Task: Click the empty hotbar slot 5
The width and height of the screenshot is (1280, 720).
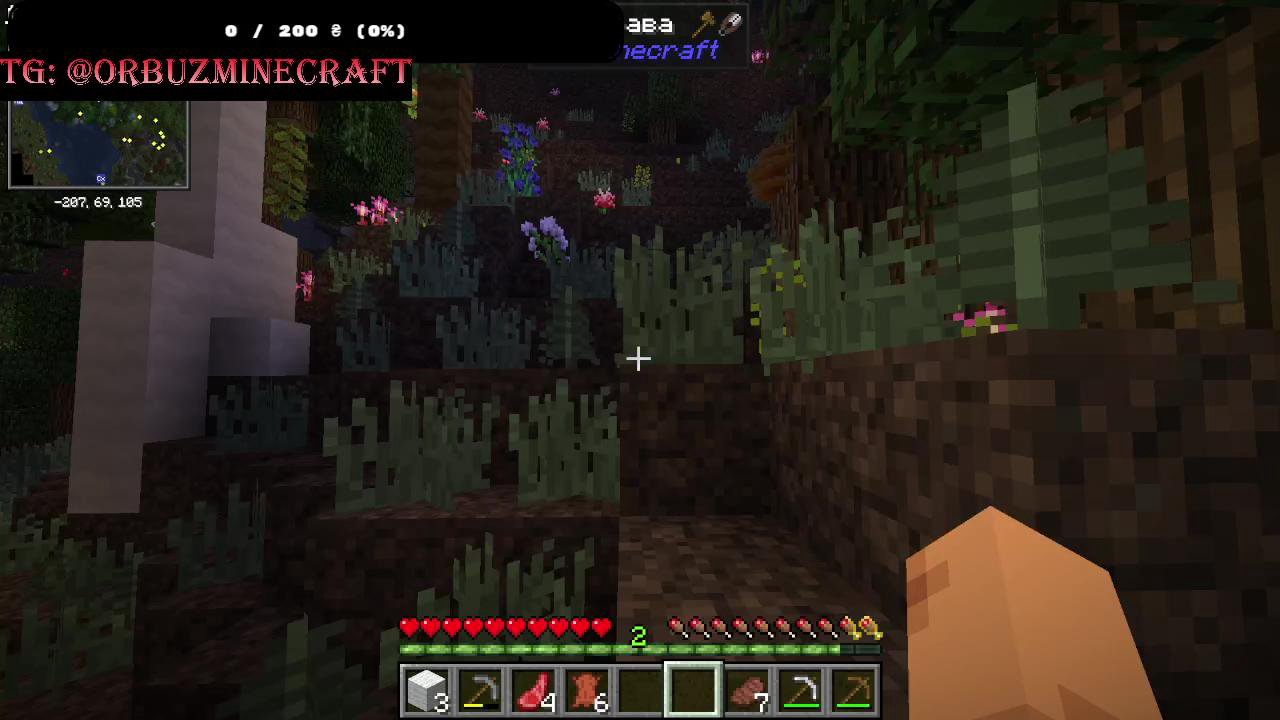Action: 640,690
